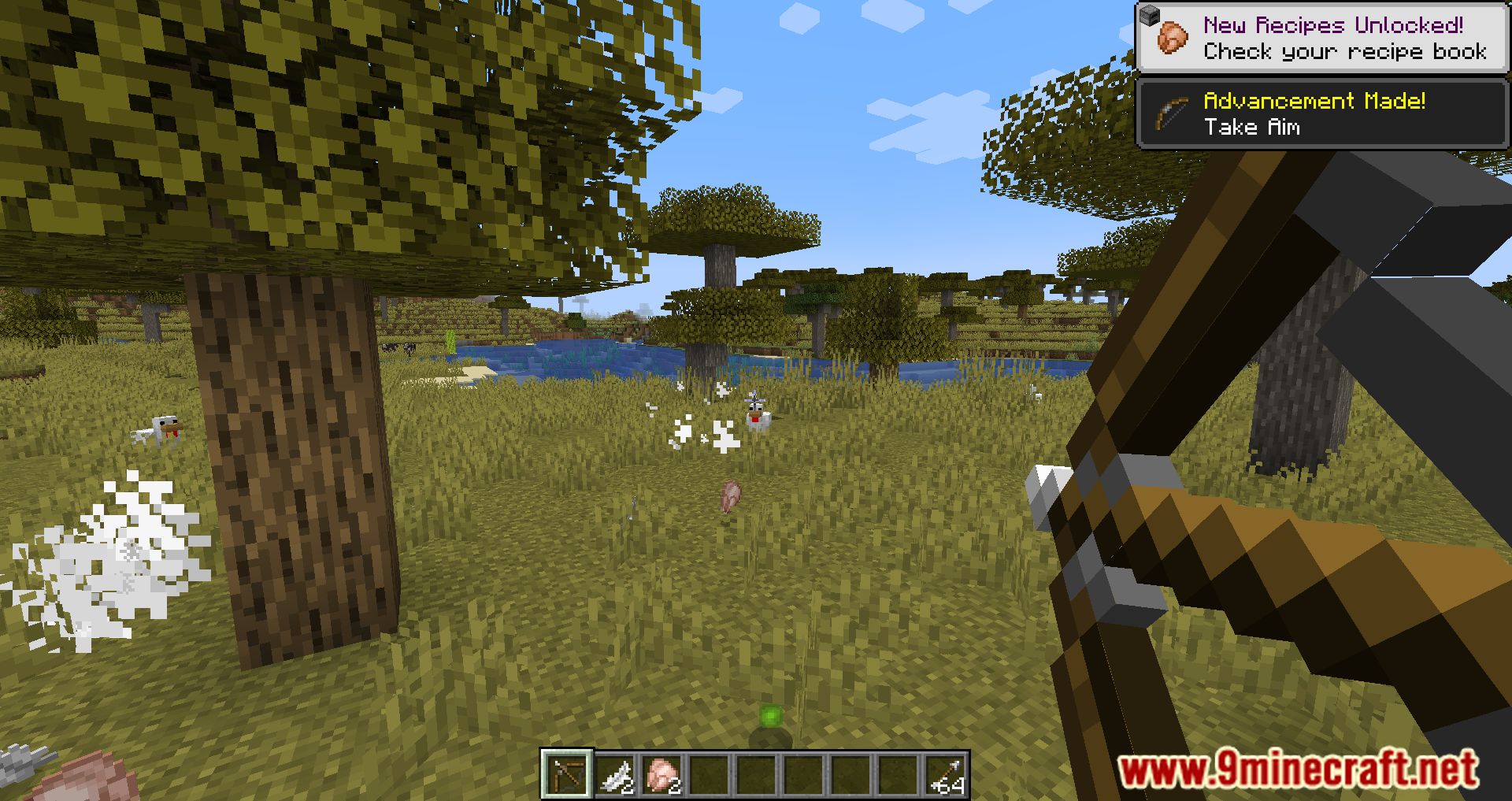1512x801 pixels.
Task: Click the New Recipes Unlocked notification
Action: (x=1321, y=39)
